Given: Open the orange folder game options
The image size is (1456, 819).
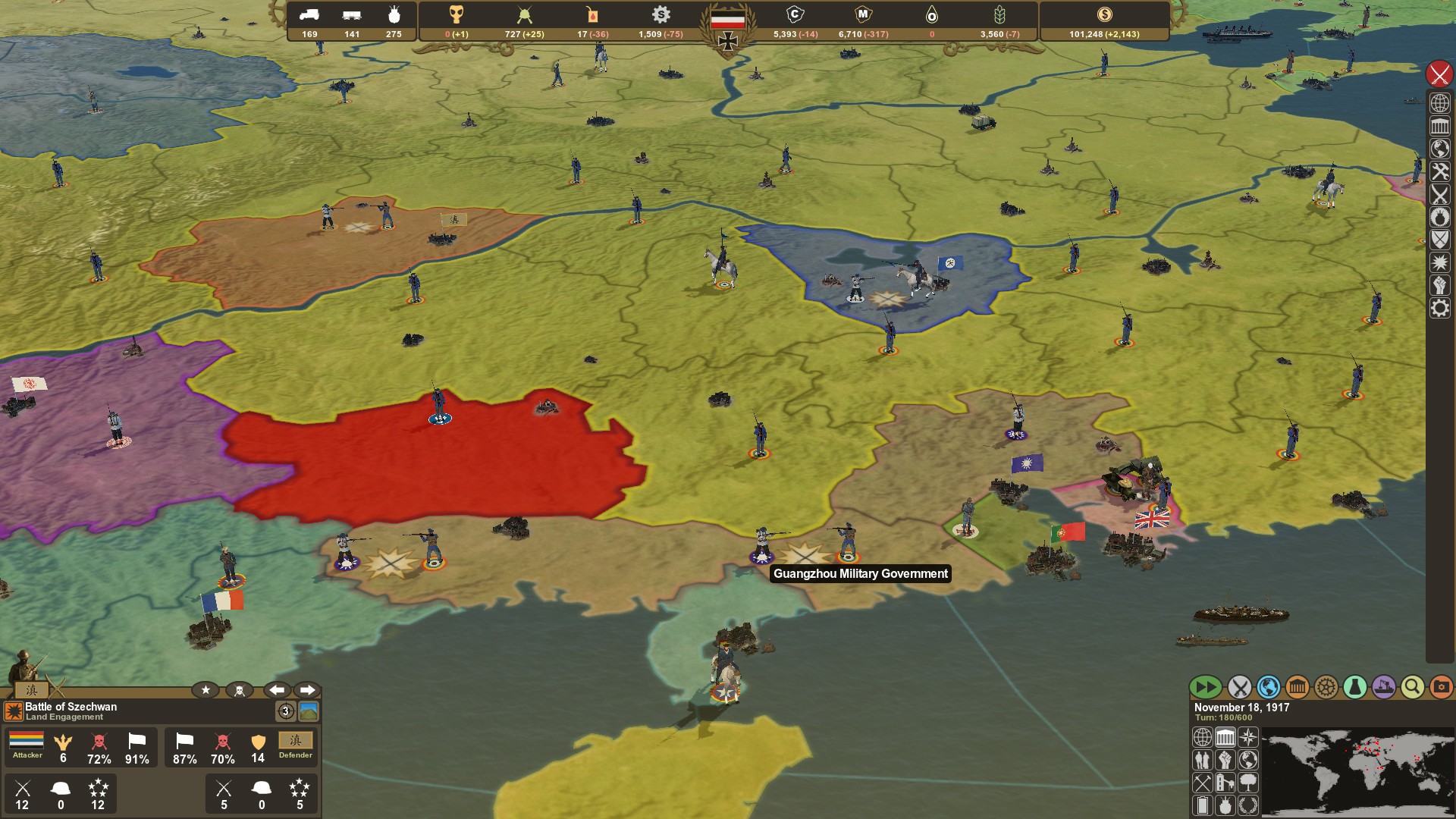Looking at the screenshot, I should pyautogui.click(x=1441, y=687).
